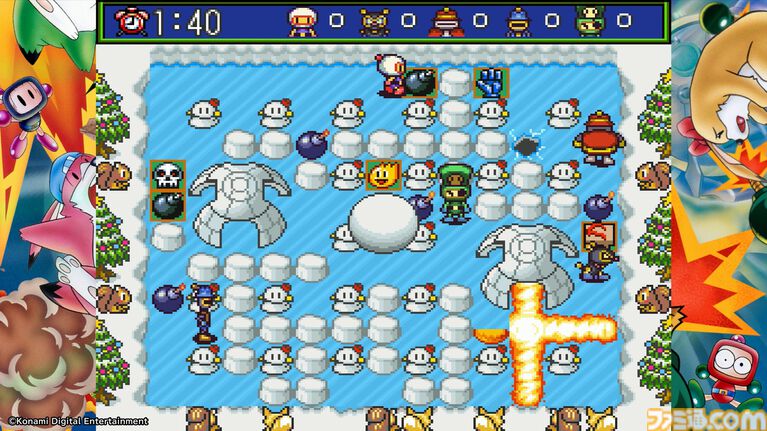Image resolution: width=767 pixels, height=431 pixels.
Task: Click the alarm clock timer icon
Action: click(x=131, y=21)
